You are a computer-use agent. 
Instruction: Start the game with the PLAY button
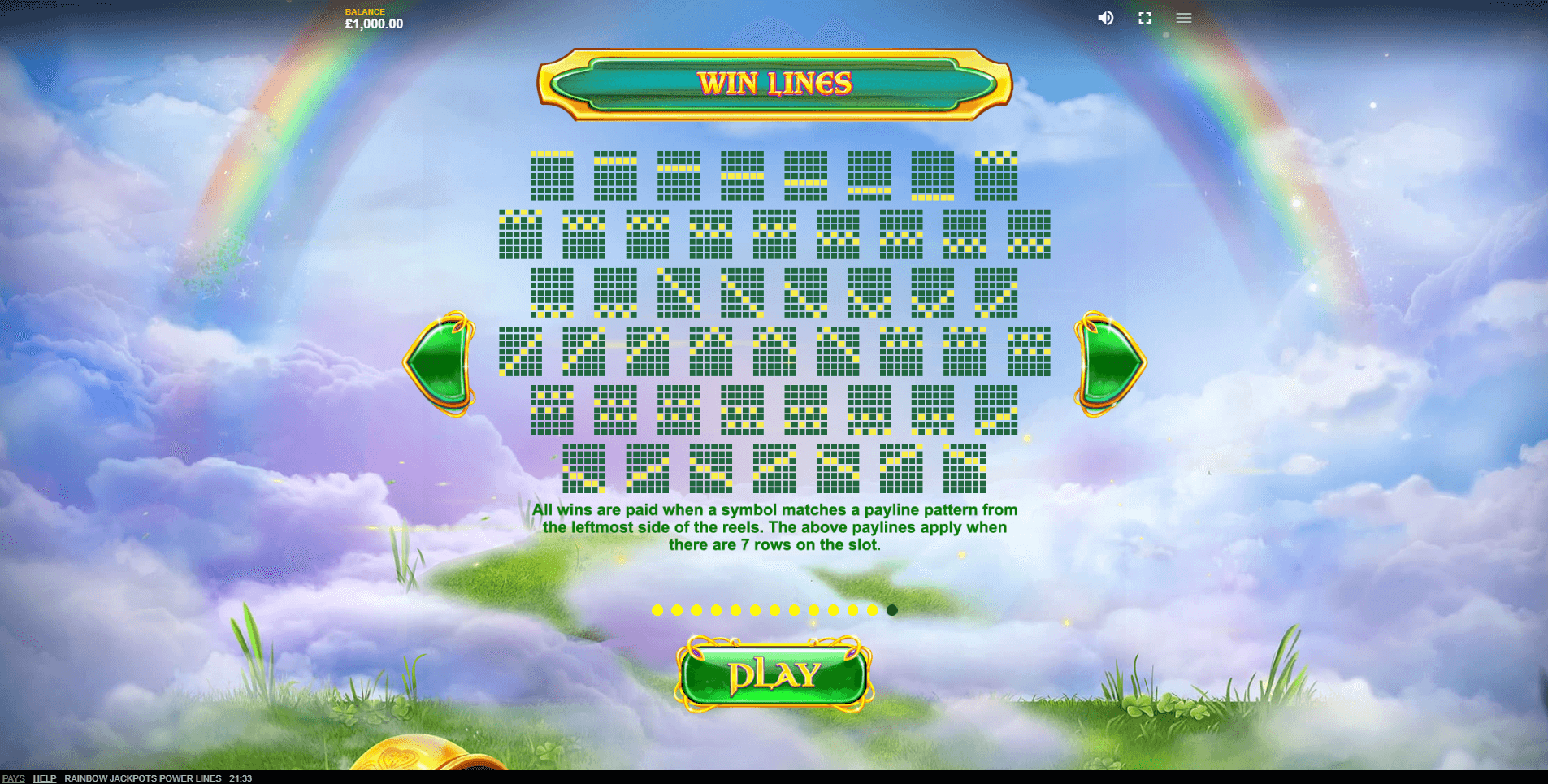(774, 674)
